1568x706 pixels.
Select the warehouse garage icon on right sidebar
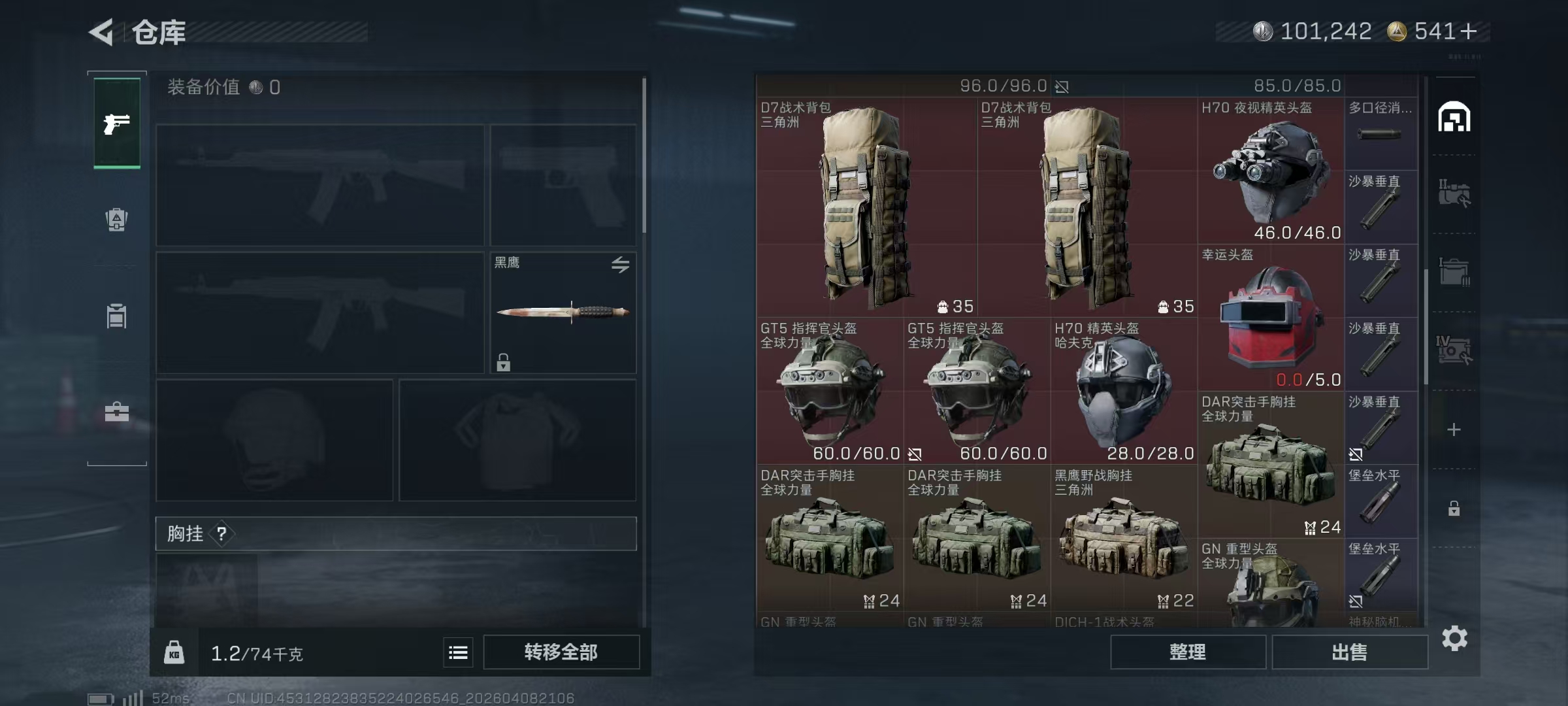coord(1456,118)
